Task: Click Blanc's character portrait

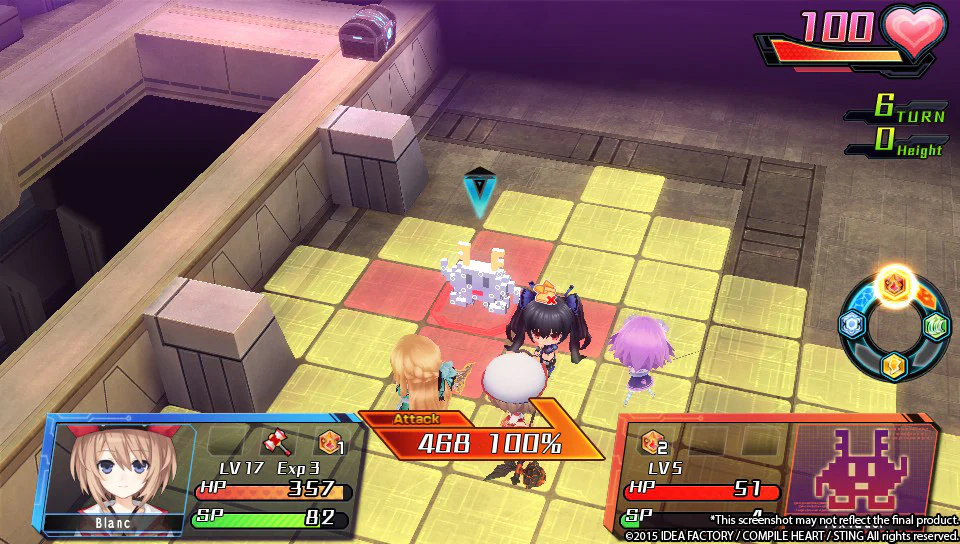Action: 110,468
